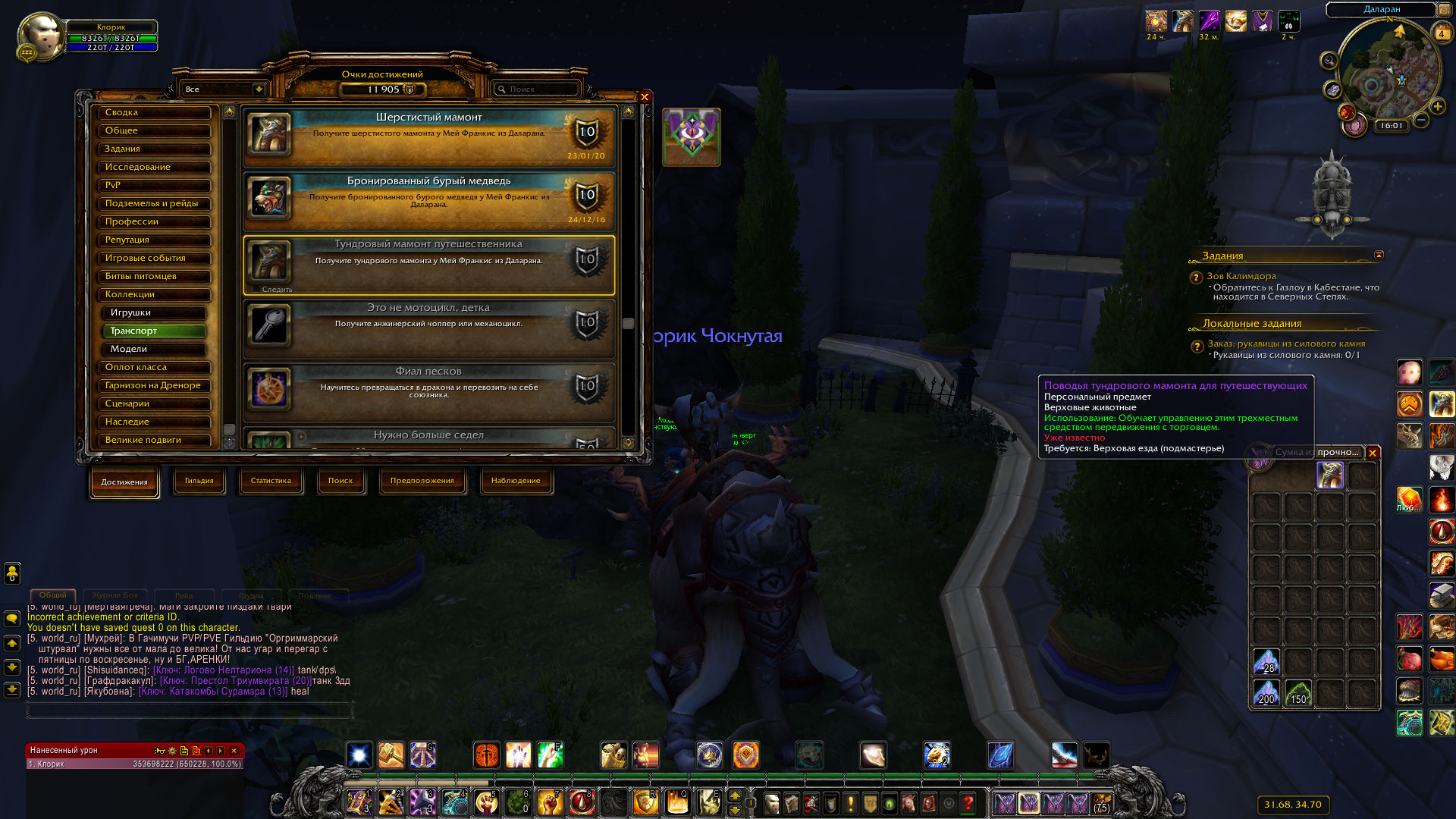Select the Подземелья и рейды category
Viewport: 1456px width, 819px height.
point(154,203)
